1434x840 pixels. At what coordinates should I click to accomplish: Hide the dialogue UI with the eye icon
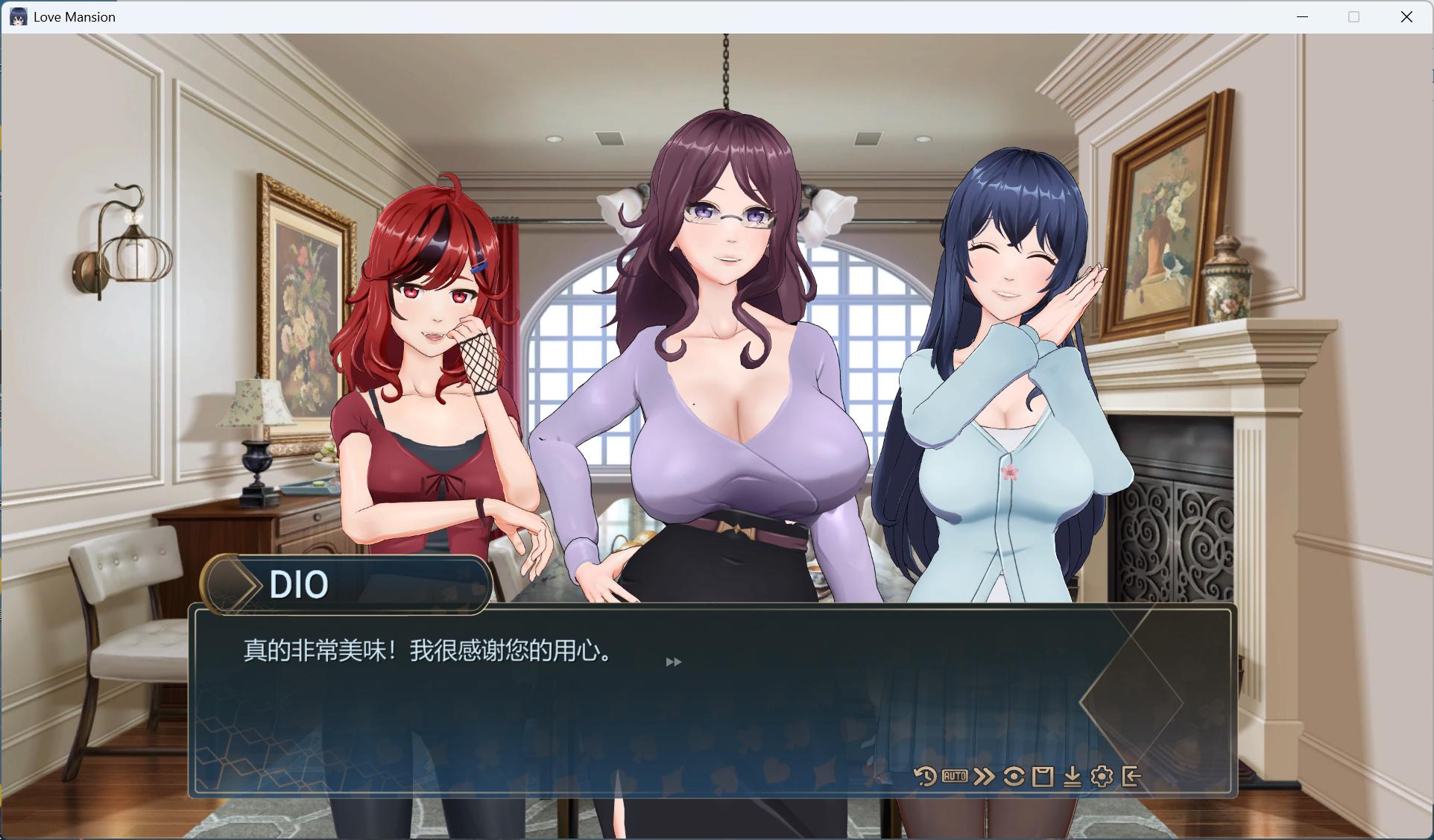click(x=1014, y=776)
